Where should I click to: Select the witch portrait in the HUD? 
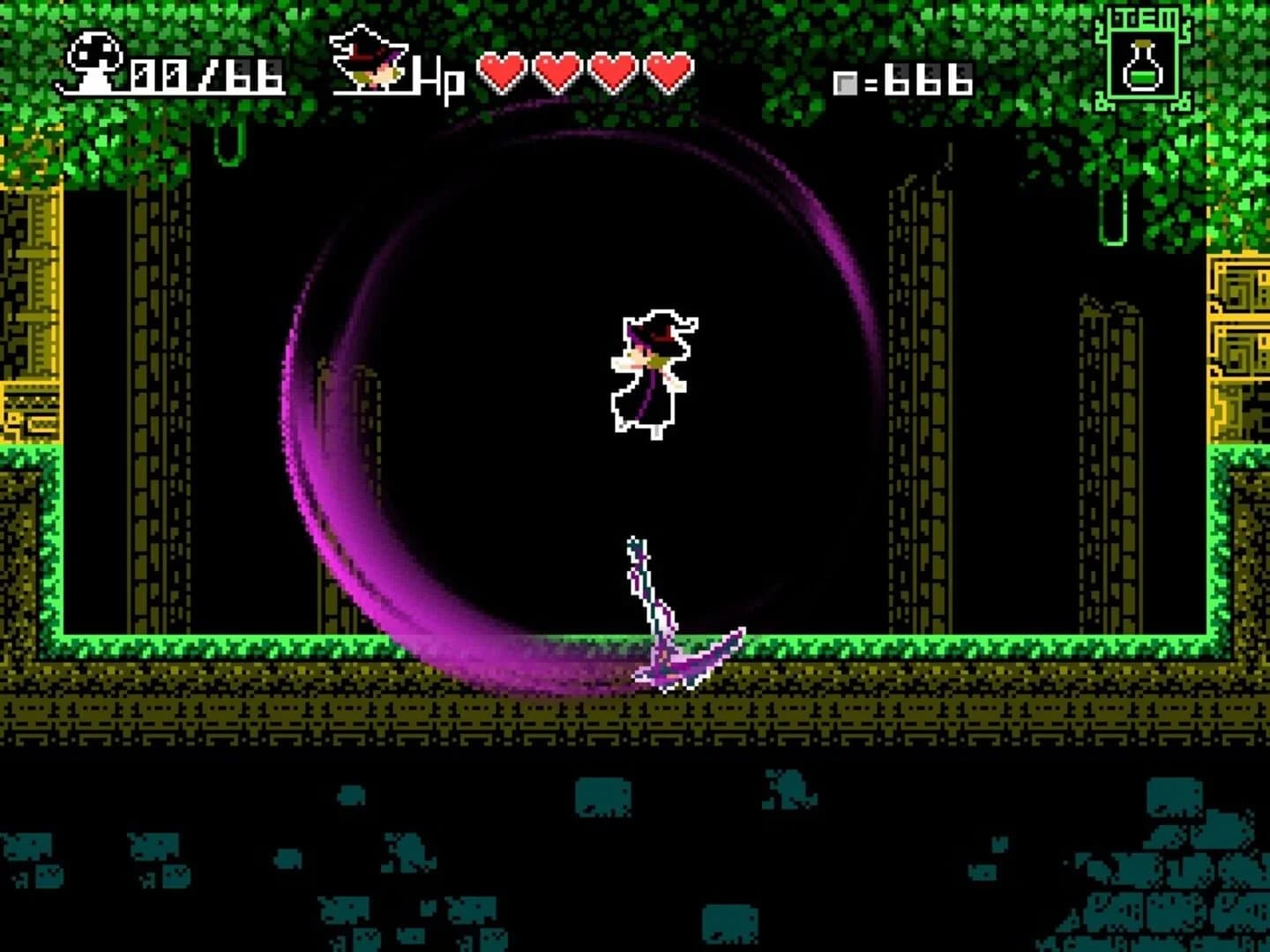[x=366, y=57]
